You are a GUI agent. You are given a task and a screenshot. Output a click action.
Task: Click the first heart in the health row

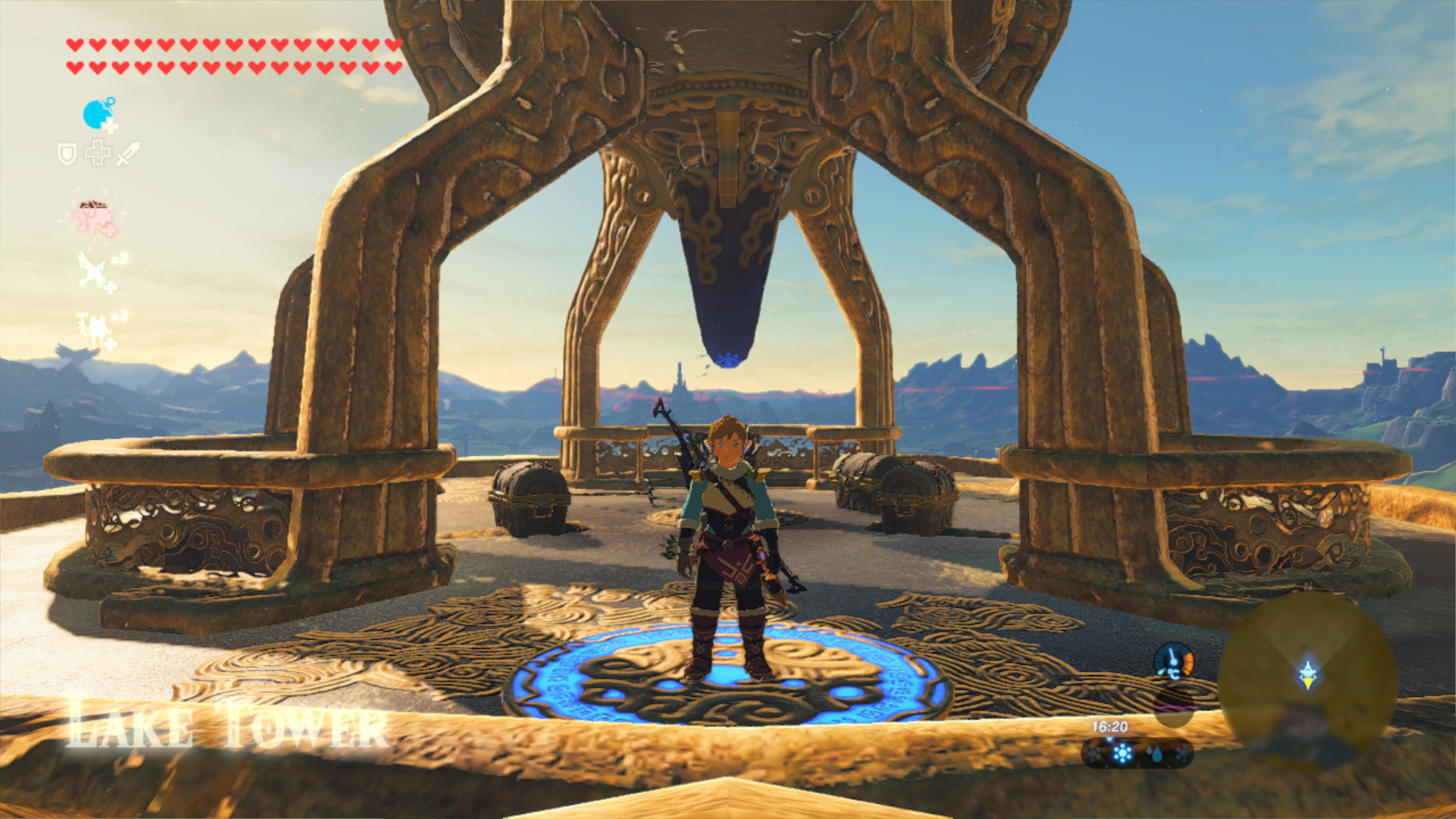76,44
